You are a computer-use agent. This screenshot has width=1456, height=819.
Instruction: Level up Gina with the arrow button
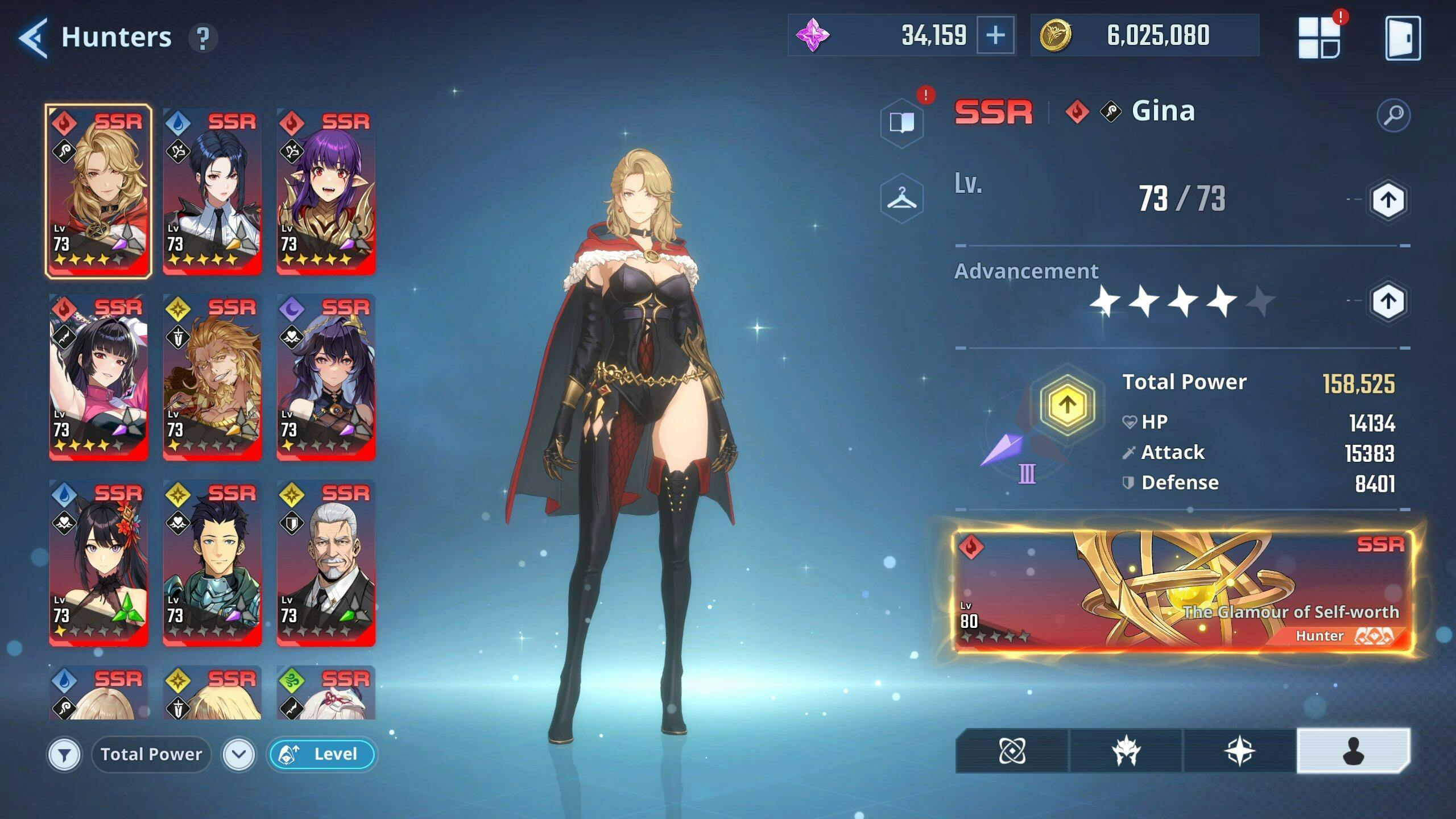click(x=1387, y=200)
